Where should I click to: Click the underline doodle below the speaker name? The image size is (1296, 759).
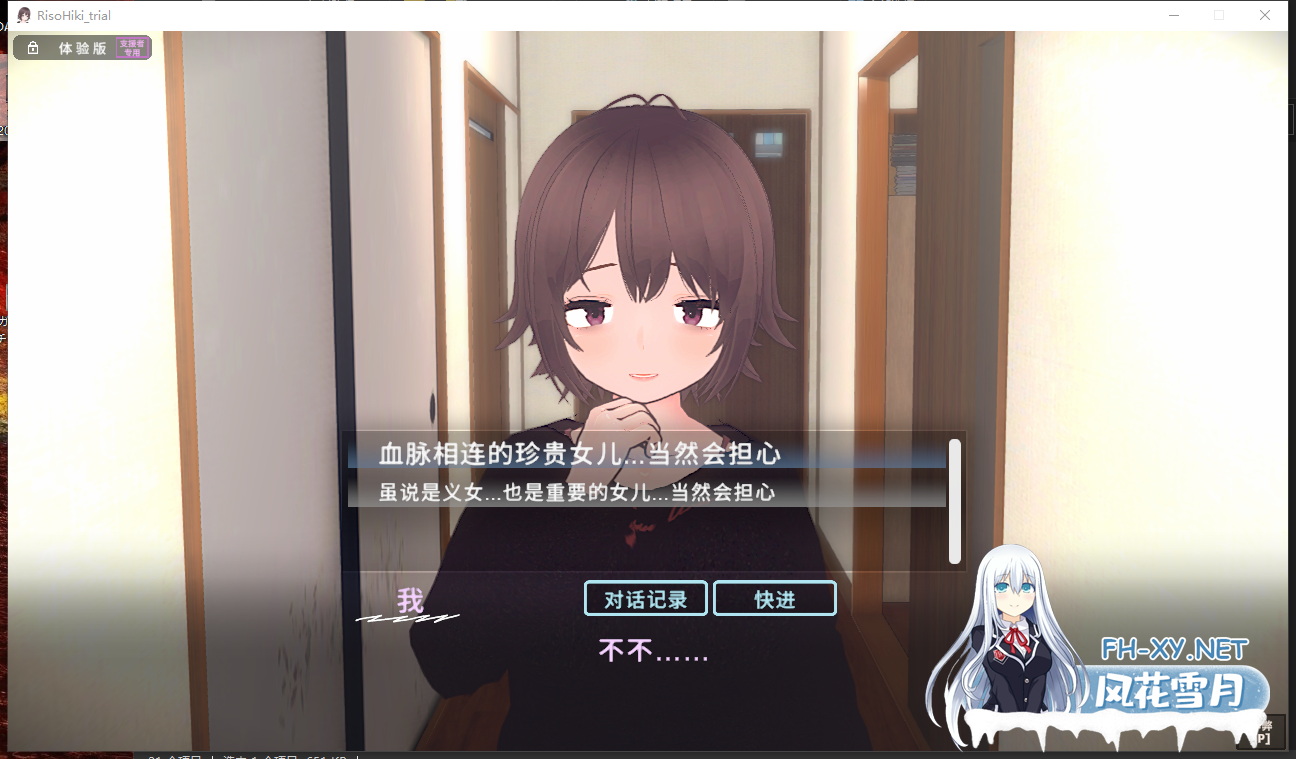(405, 621)
